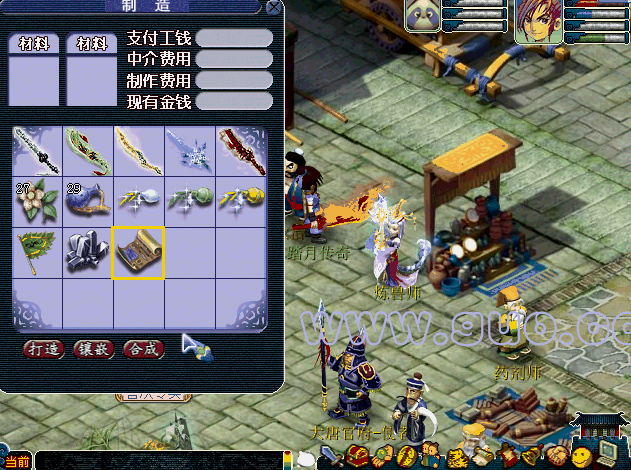Click the 打造 forge button

coord(43,349)
